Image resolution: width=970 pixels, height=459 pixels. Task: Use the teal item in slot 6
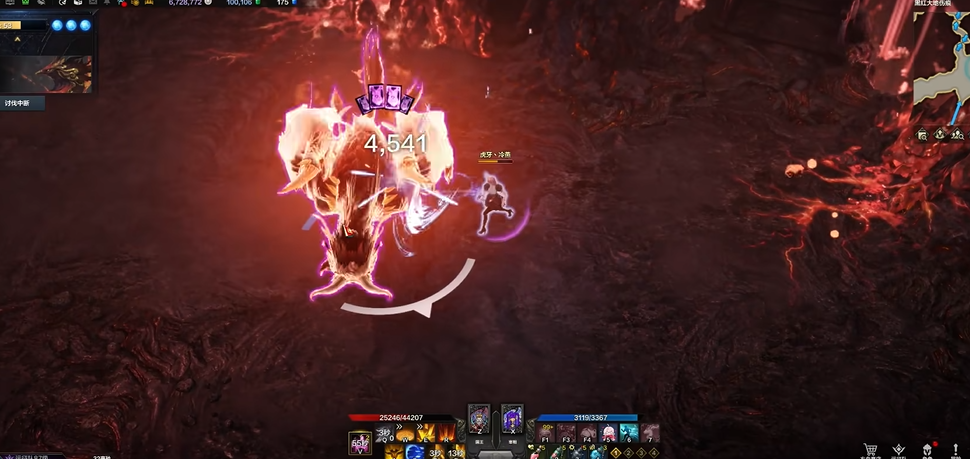[629, 433]
